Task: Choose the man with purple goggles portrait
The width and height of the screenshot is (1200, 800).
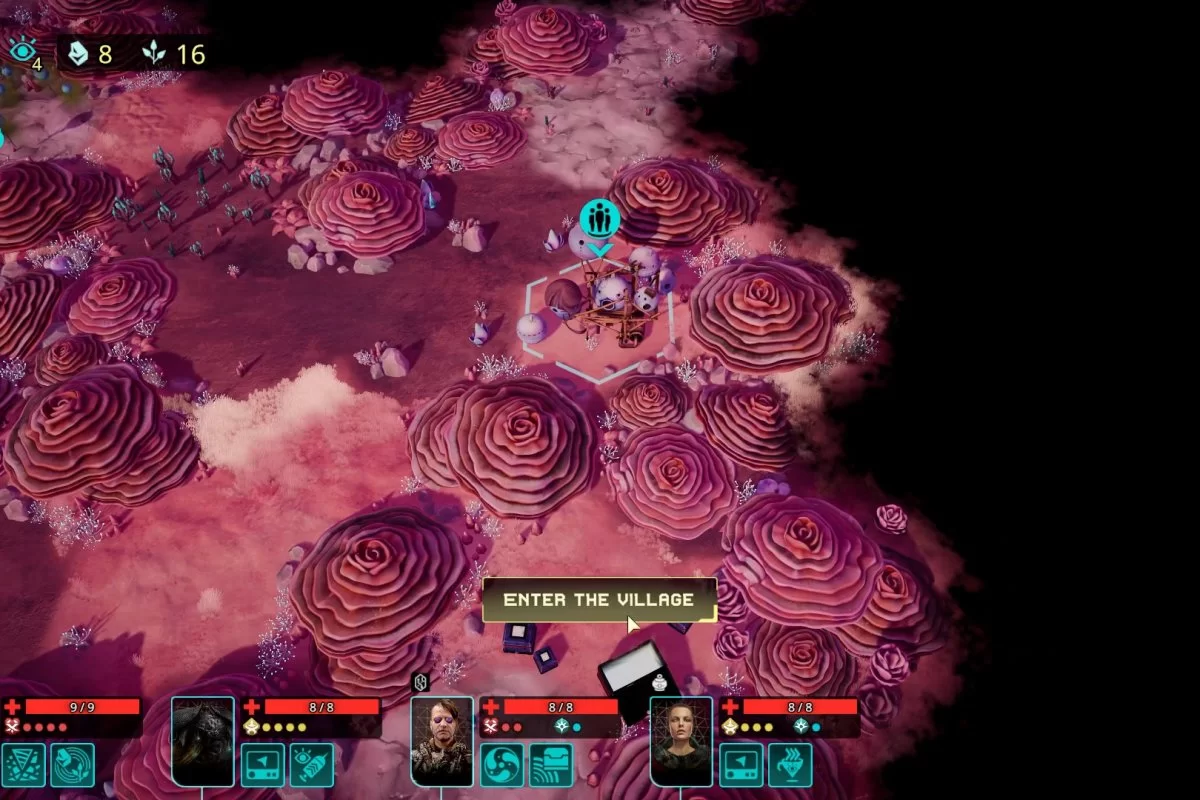Action: click(442, 740)
